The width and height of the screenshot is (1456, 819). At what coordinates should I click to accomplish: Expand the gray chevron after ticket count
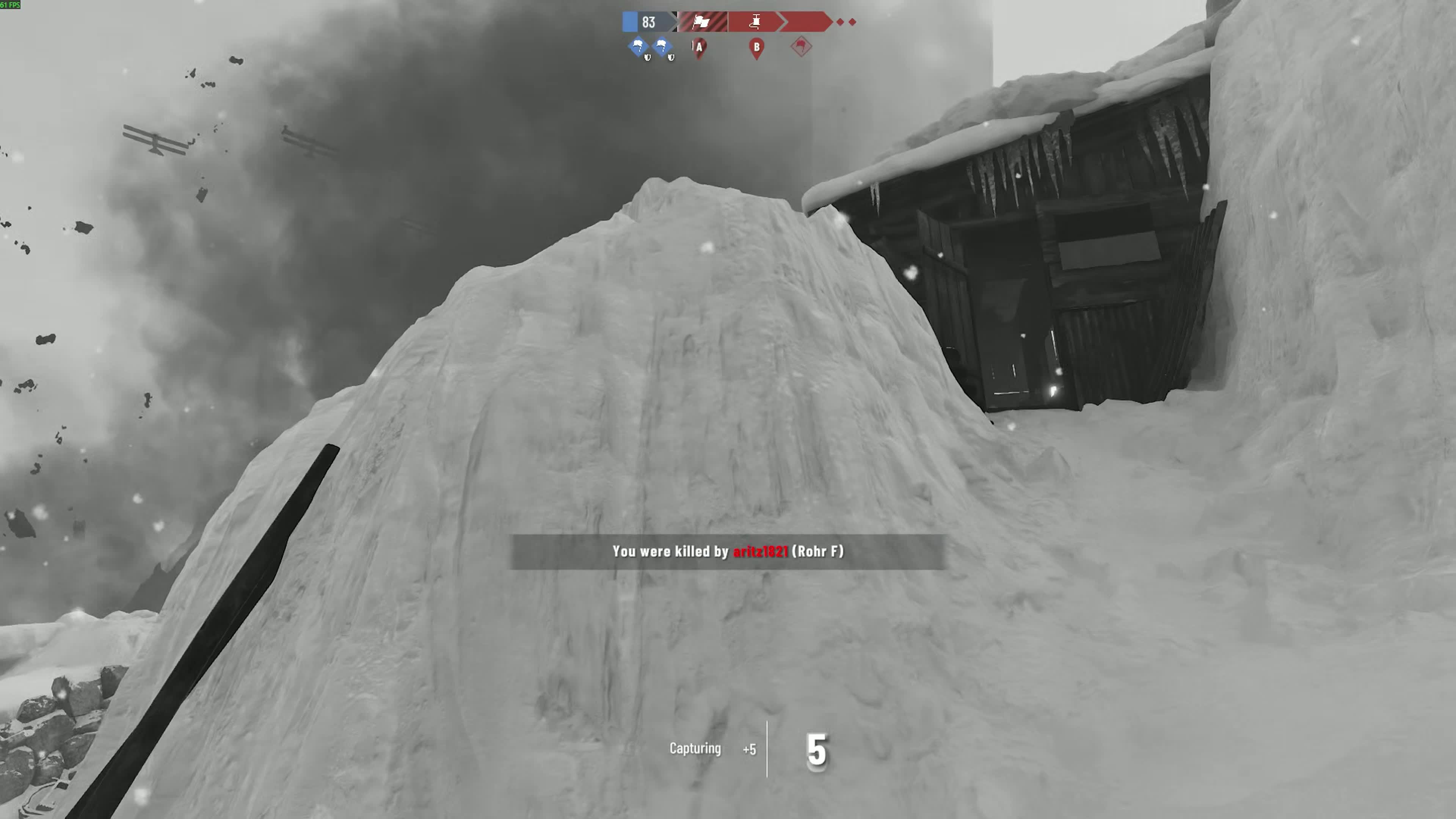[674, 22]
